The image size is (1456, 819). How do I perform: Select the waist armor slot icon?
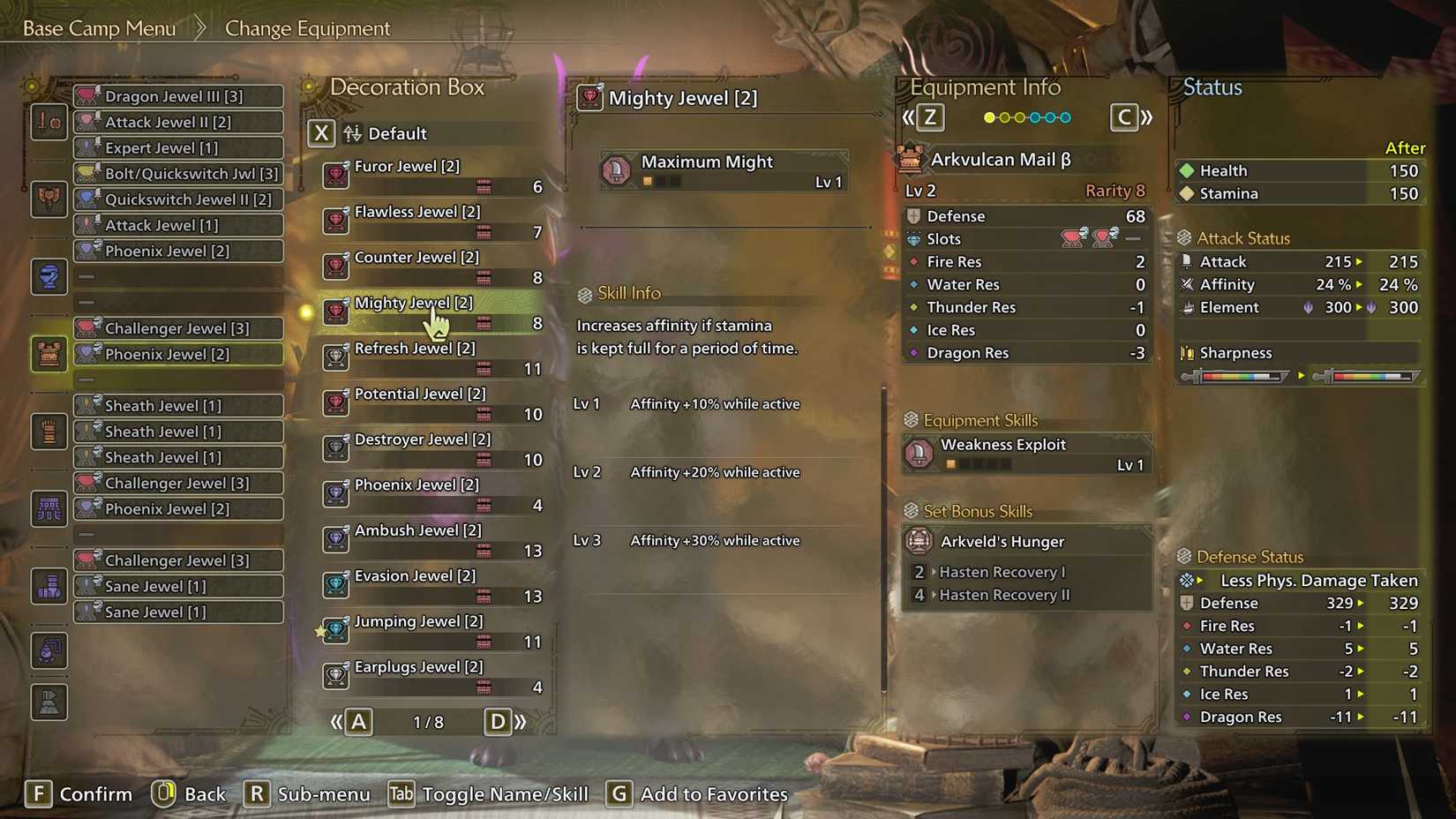pos(49,508)
